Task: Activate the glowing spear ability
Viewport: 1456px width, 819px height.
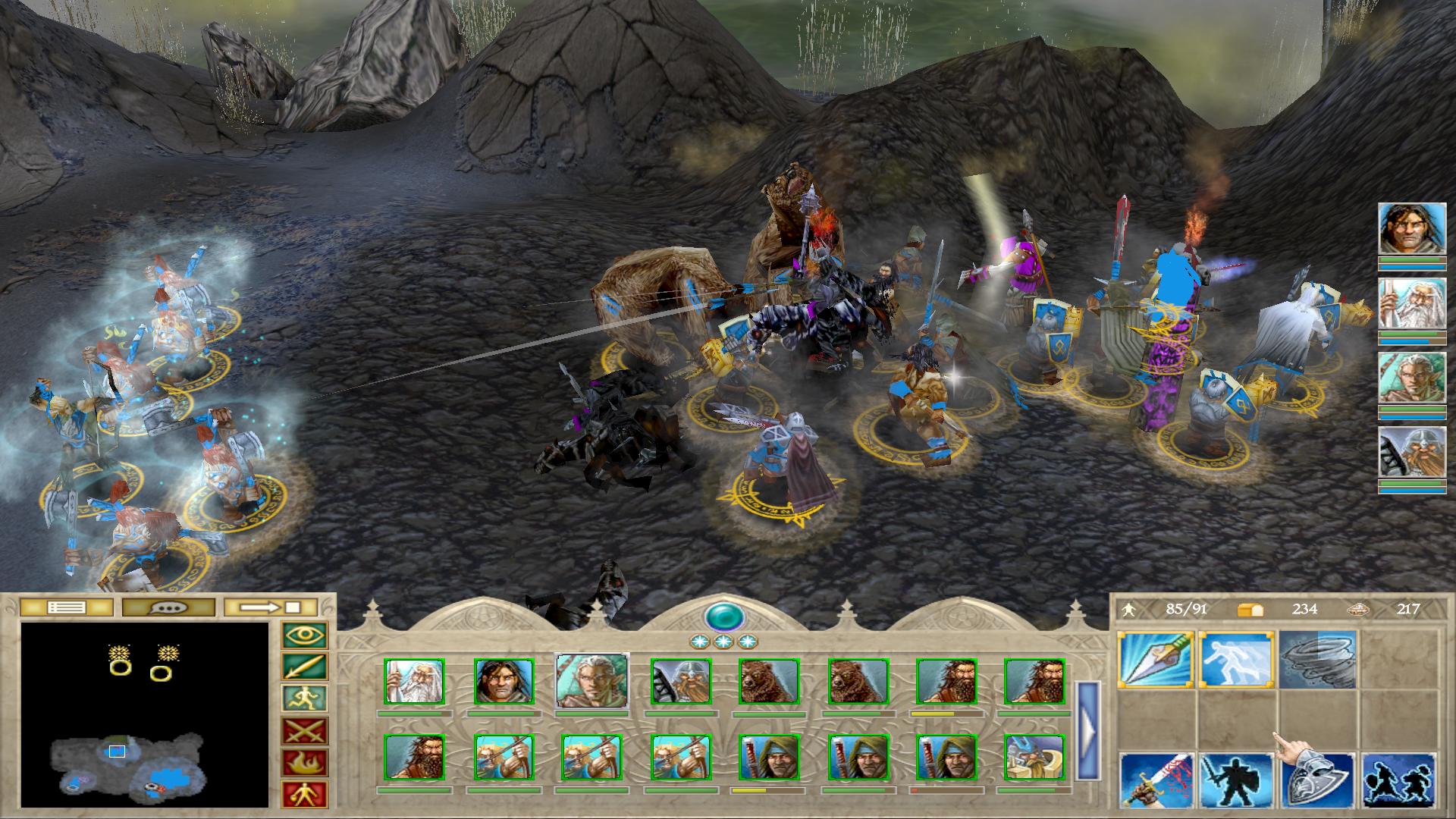Action: tap(1156, 659)
